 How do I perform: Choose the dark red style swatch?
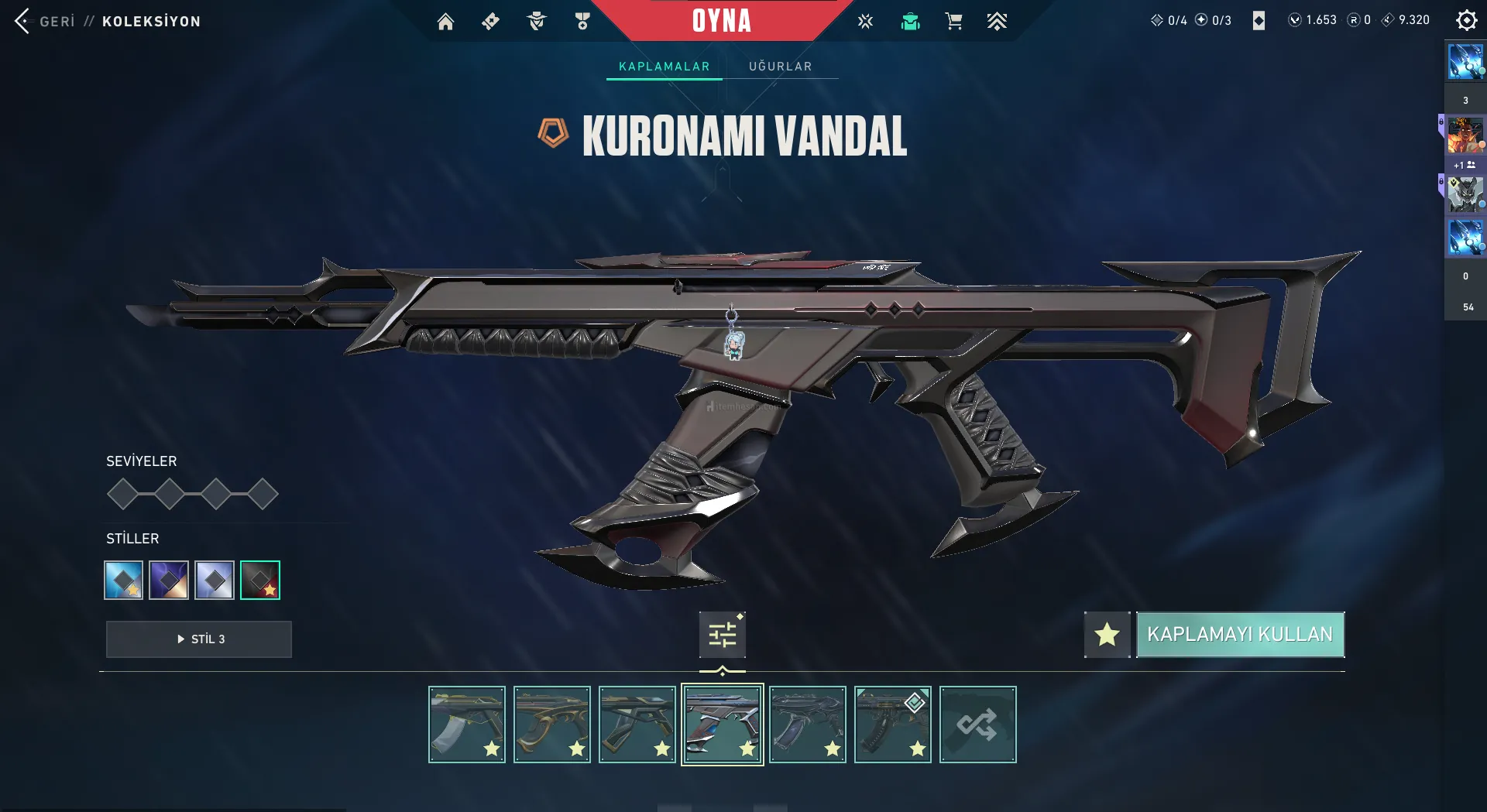(x=260, y=580)
